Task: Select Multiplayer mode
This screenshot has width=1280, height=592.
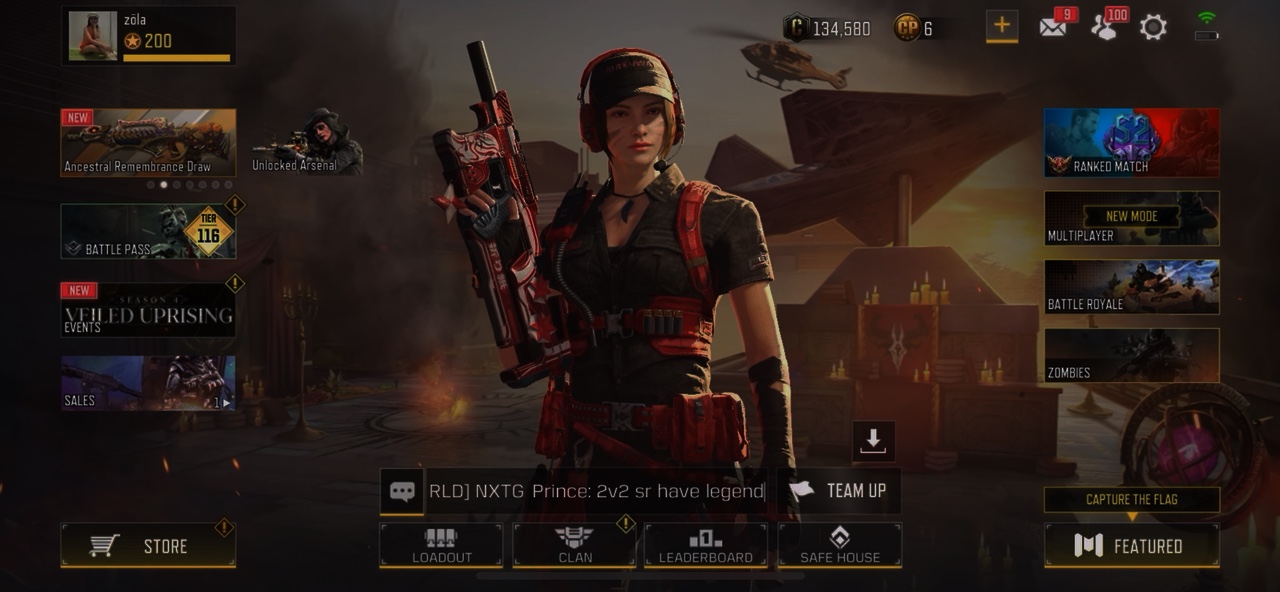Action: (x=1131, y=218)
